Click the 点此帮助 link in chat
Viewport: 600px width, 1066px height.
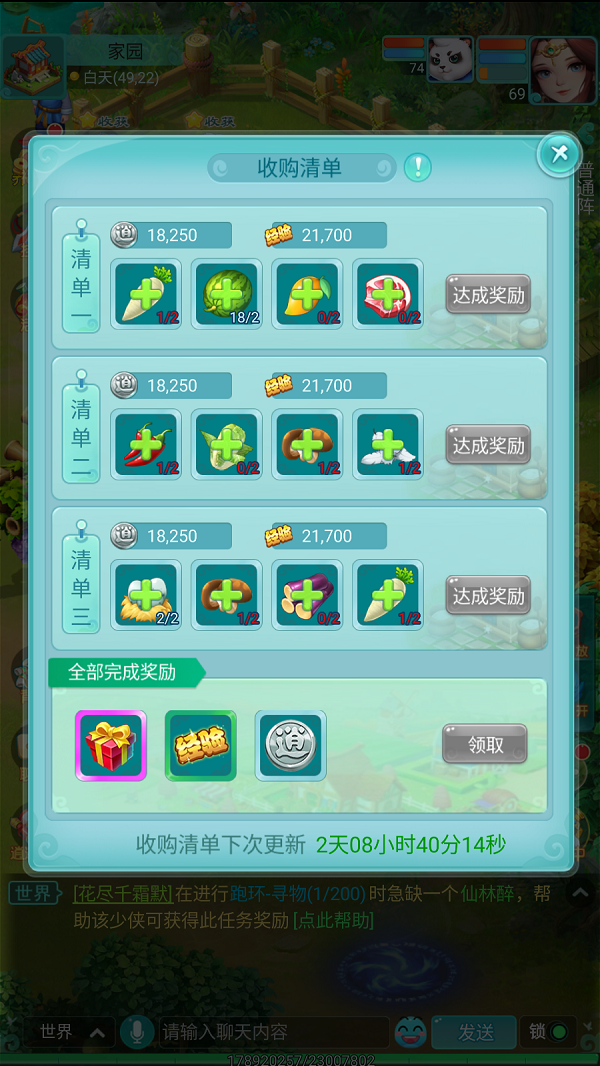(x=333, y=920)
